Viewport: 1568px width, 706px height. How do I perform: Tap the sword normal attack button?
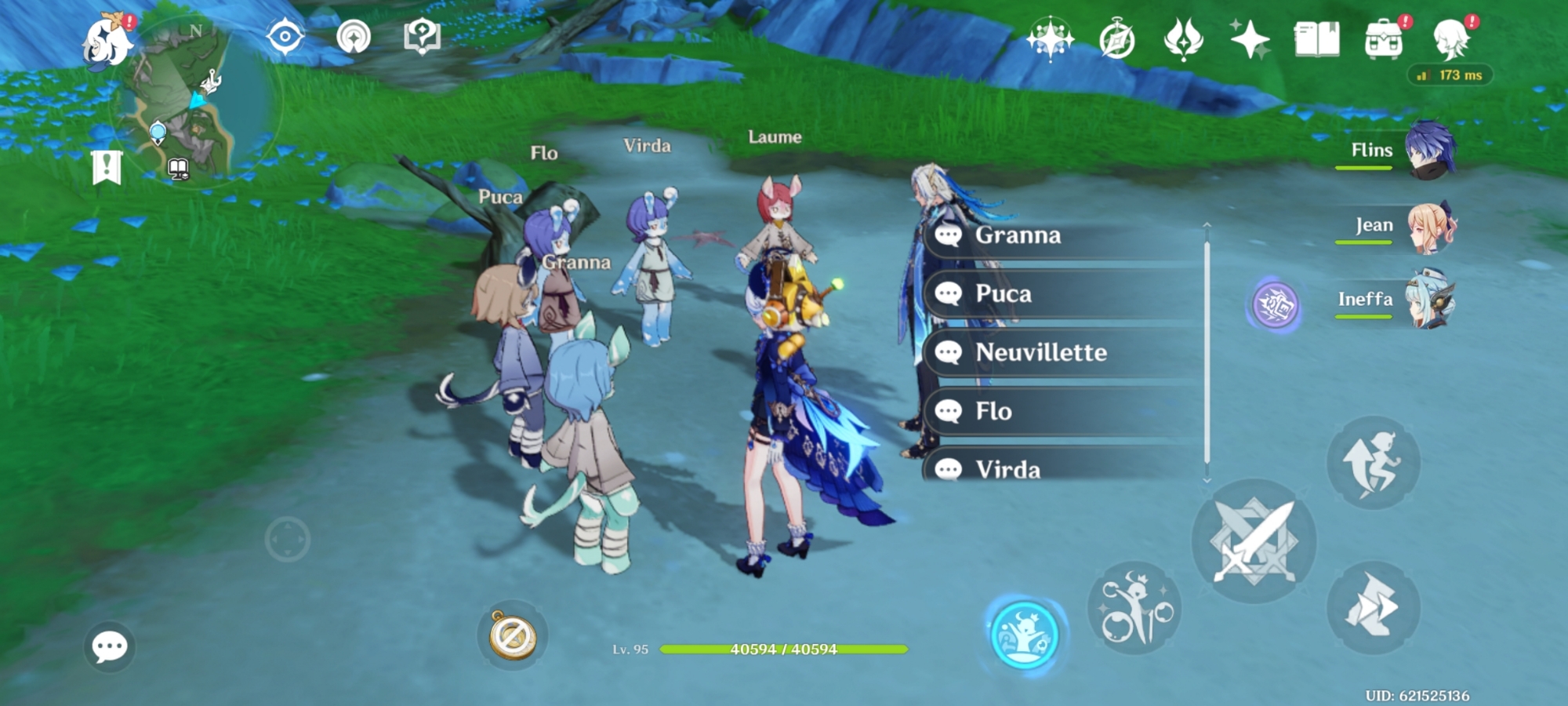tap(1254, 542)
